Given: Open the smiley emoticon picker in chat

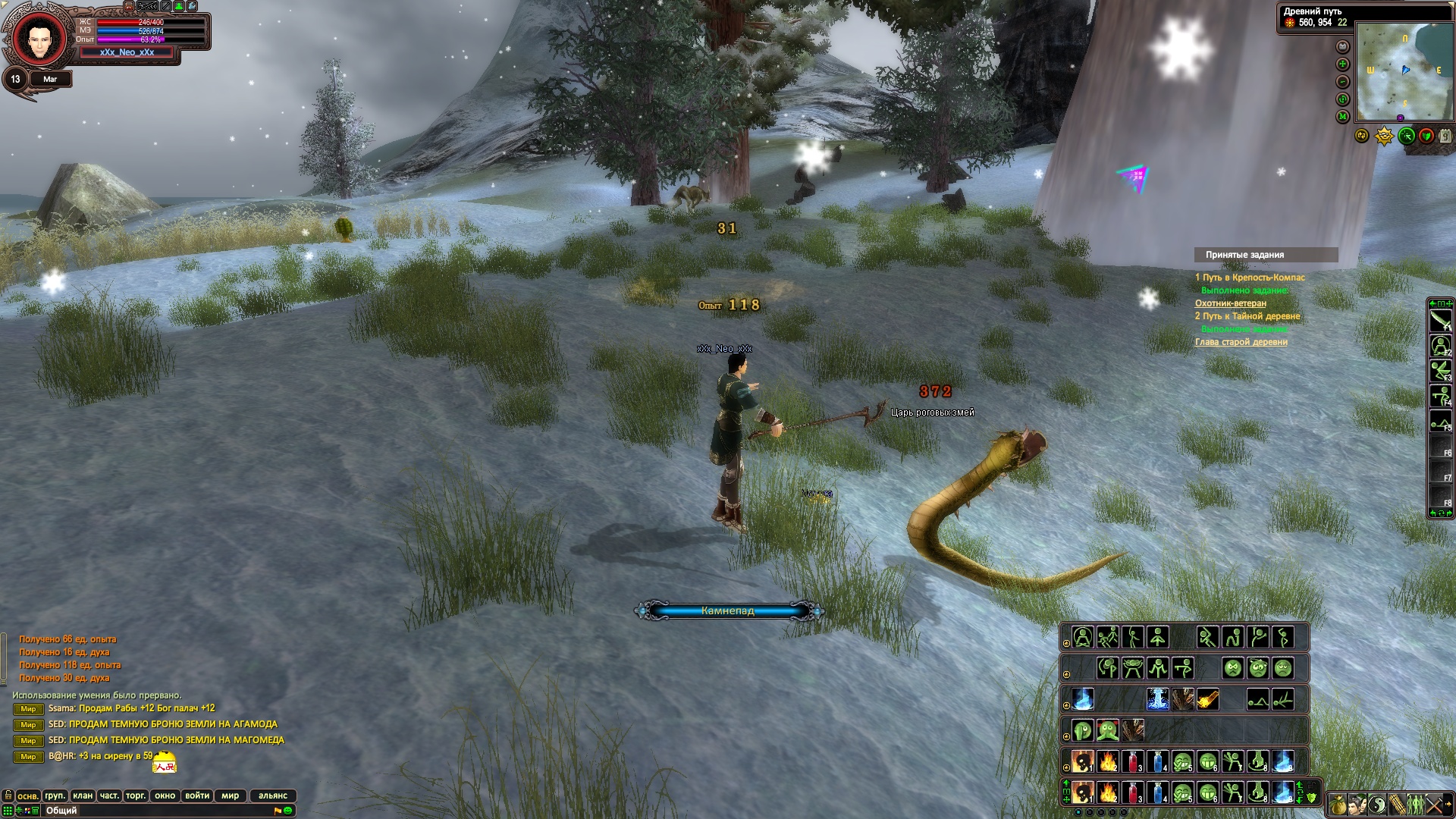Looking at the screenshot, I should (288, 811).
